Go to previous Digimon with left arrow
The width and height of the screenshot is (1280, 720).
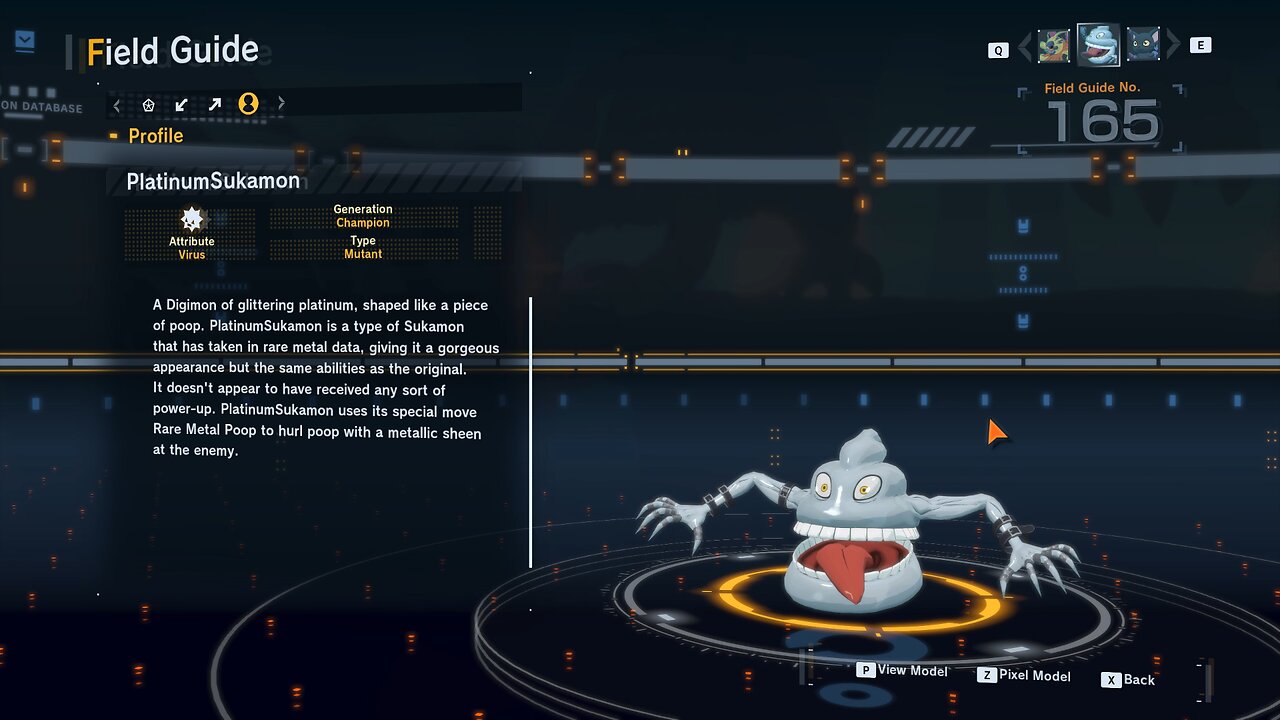coord(1024,46)
